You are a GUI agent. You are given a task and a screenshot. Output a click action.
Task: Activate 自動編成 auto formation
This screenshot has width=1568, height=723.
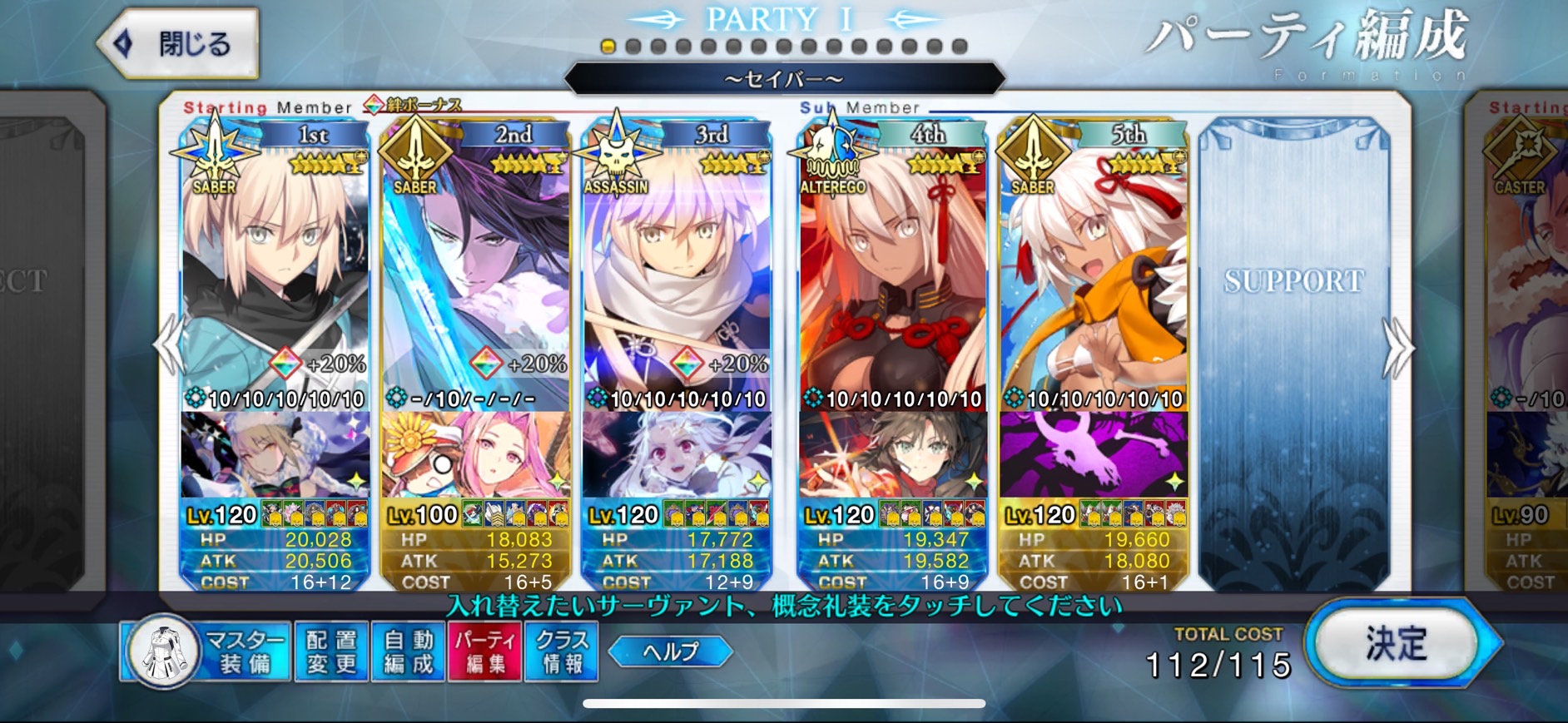(x=408, y=651)
